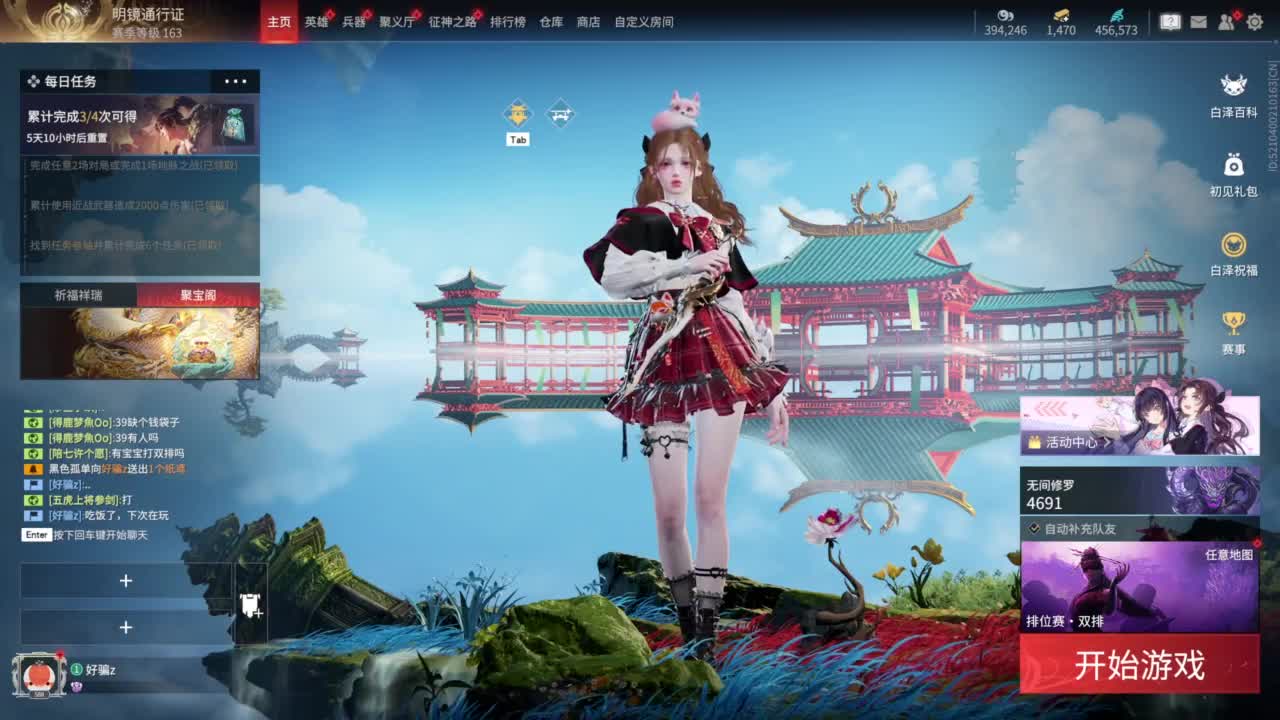Viewport: 1280px width, 720px height.
Task: Open the settings gear icon
Action: pos(1255,22)
